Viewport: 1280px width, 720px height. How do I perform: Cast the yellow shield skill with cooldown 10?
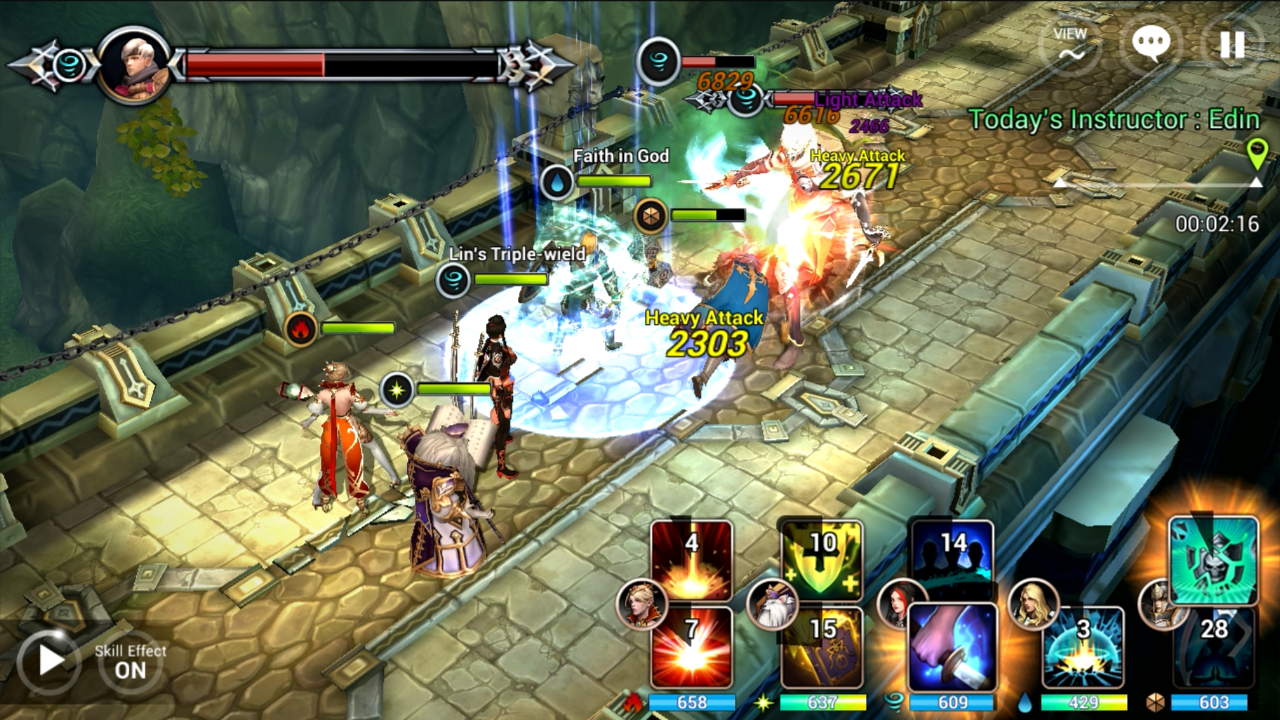(822, 561)
